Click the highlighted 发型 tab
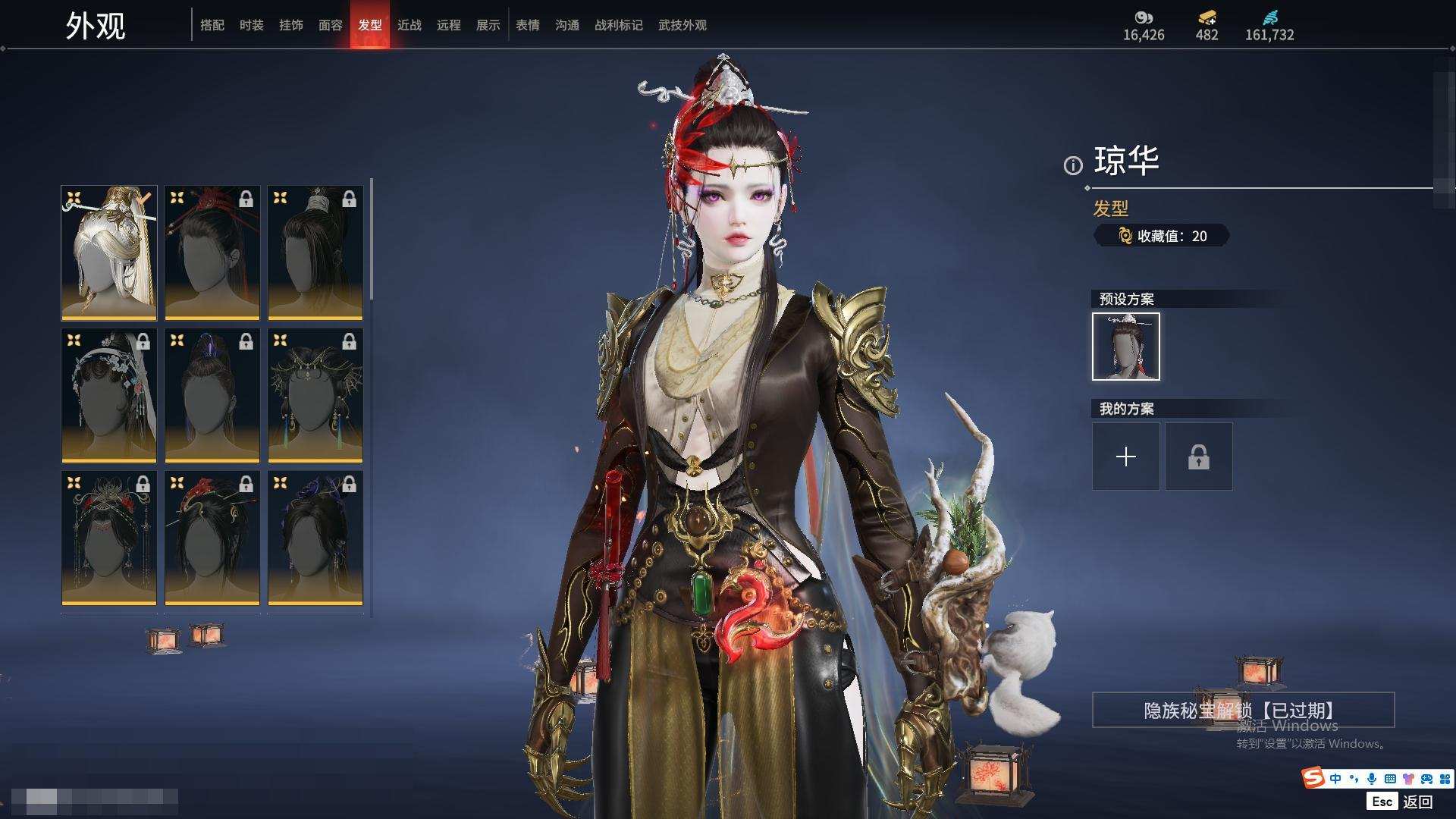This screenshot has width=1456, height=819. (370, 25)
